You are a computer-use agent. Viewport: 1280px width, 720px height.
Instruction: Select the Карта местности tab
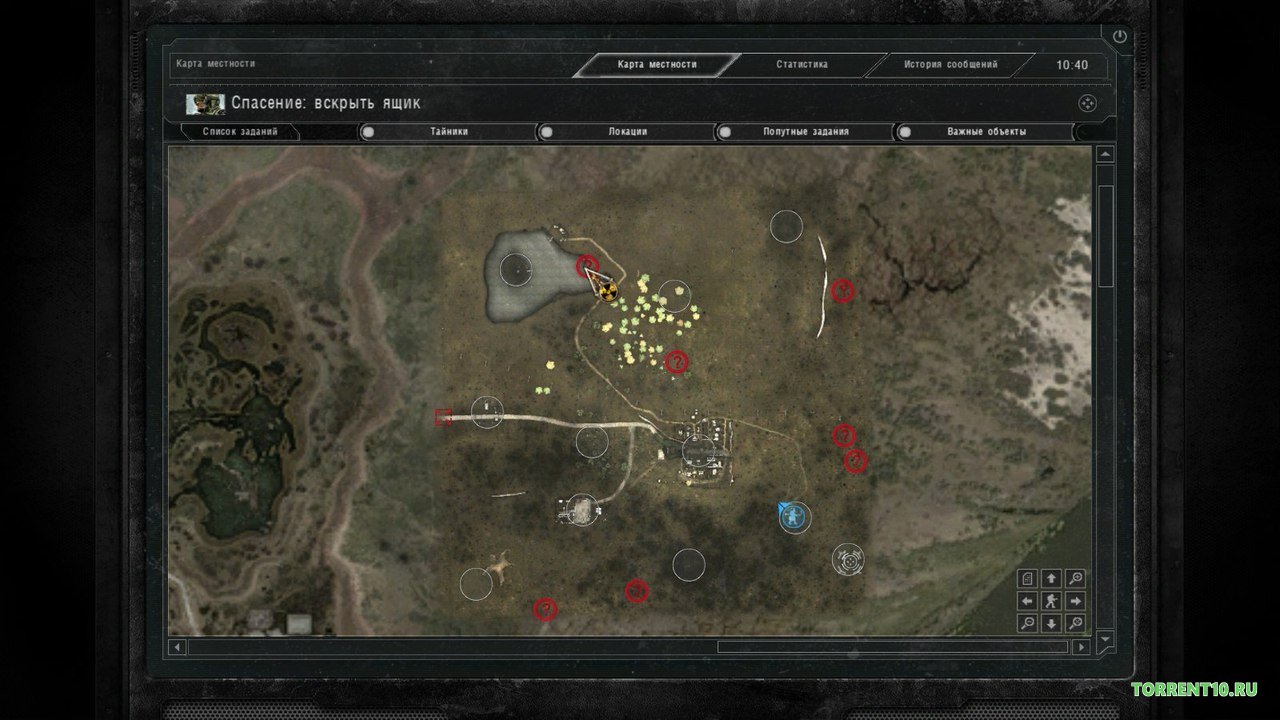(657, 65)
